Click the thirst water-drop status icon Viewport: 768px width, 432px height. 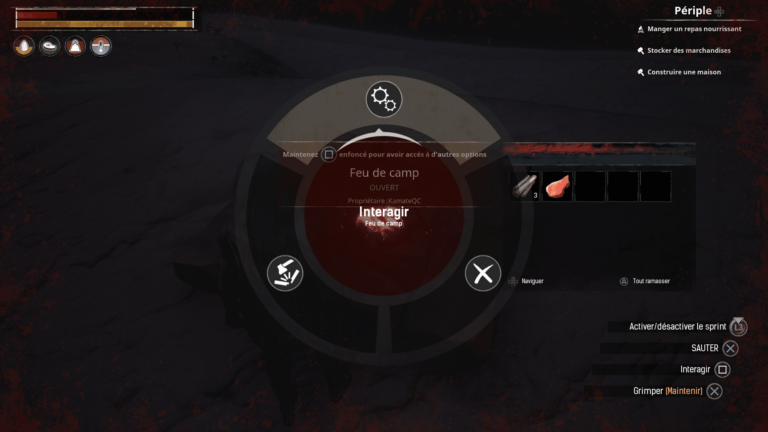[x=24, y=46]
